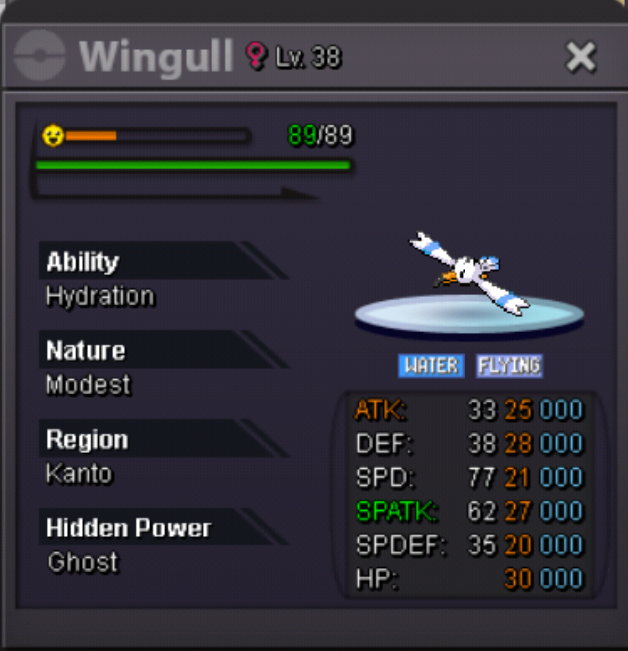Screen dimensions: 628x651
Task: Select the WATER type badge
Action: point(431,365)
